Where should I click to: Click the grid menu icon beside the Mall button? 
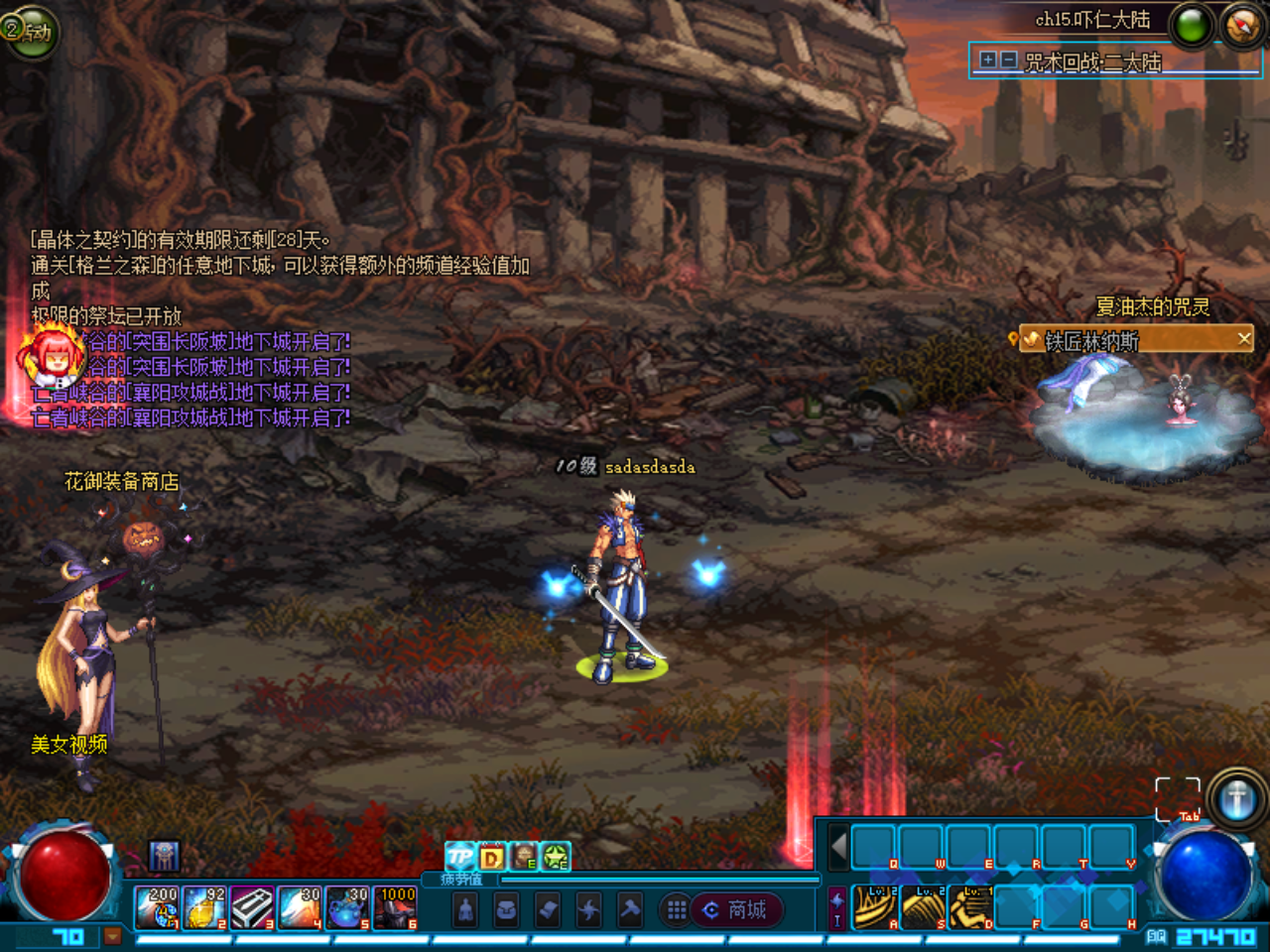click(x=673, y=909)
